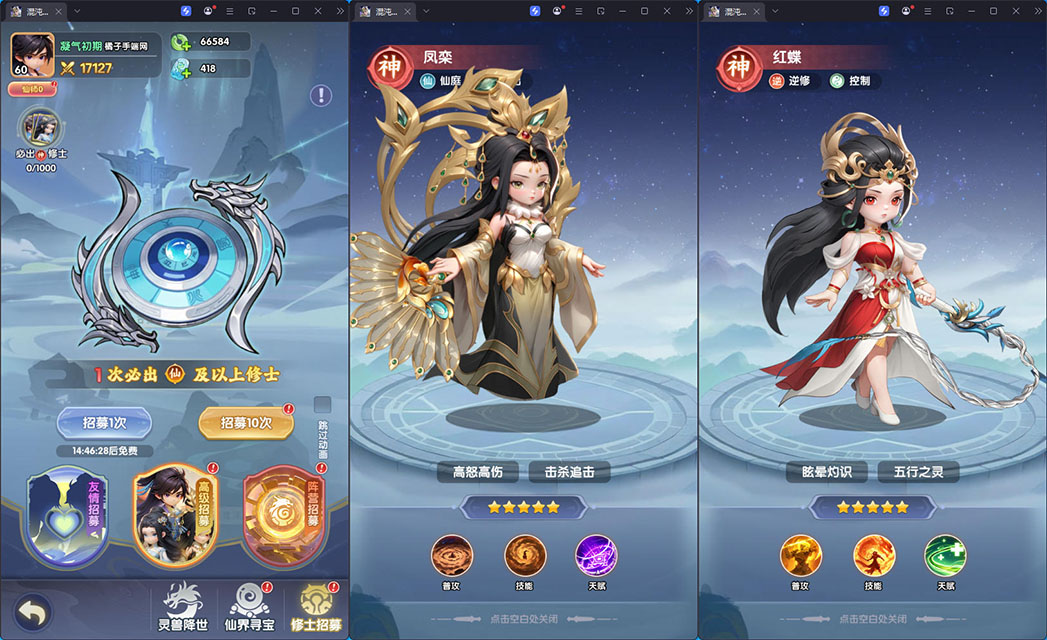Open the 灵兽降世 tab
Viewport: 1047px width, 640px height.
click(188, 607)
